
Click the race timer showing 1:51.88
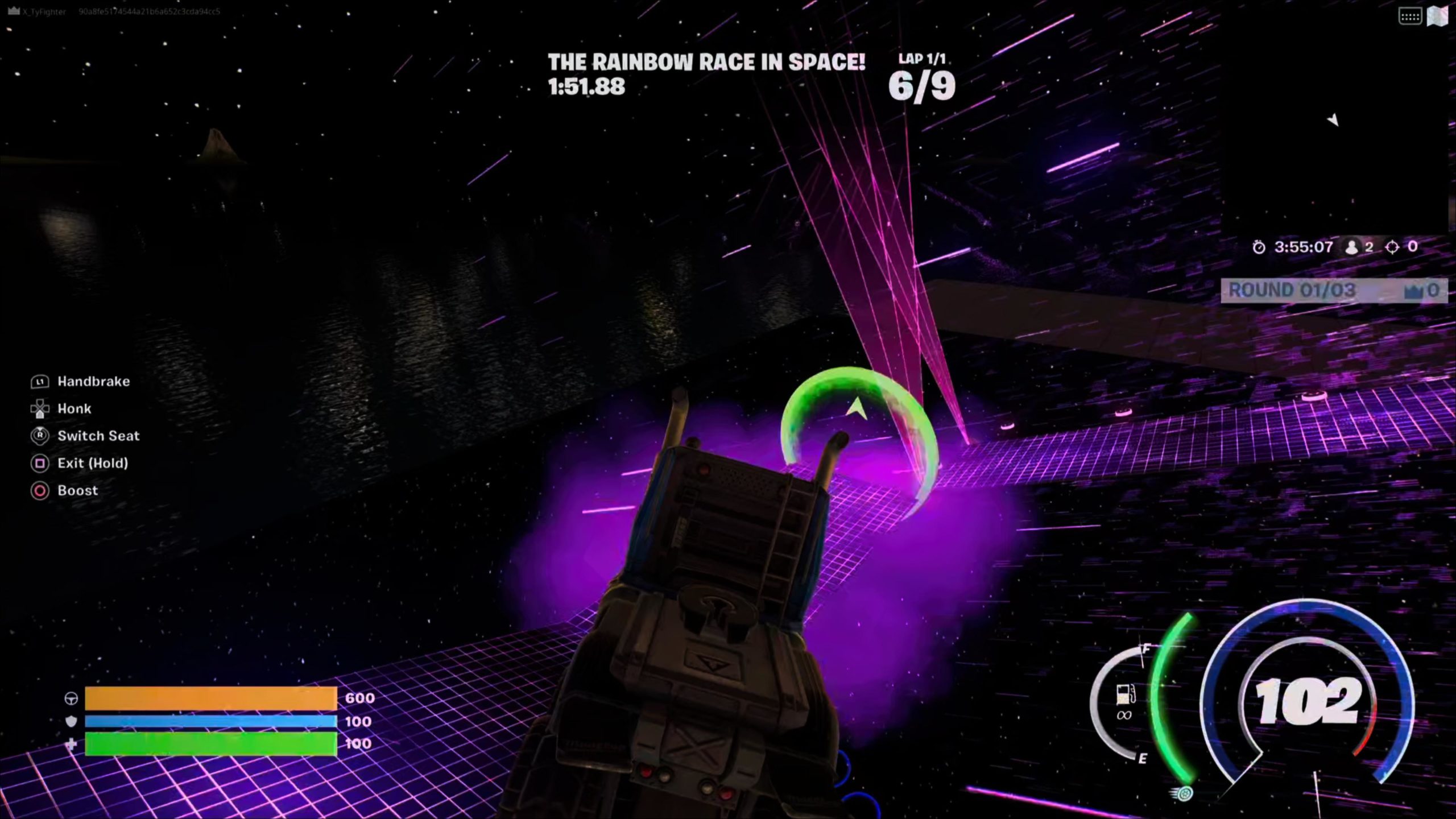point(586,86)
